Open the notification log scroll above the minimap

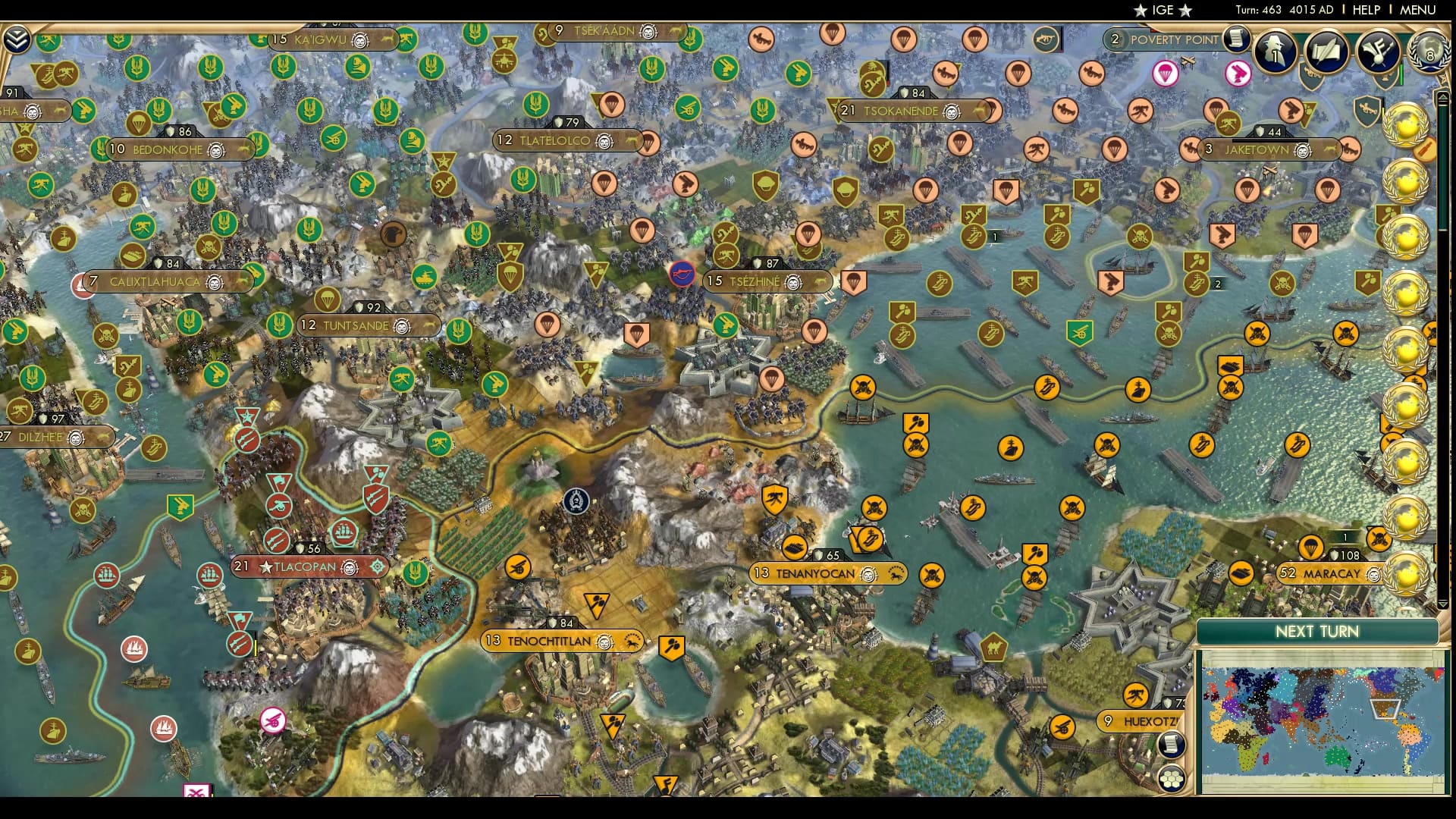[x=1171, y=744]
